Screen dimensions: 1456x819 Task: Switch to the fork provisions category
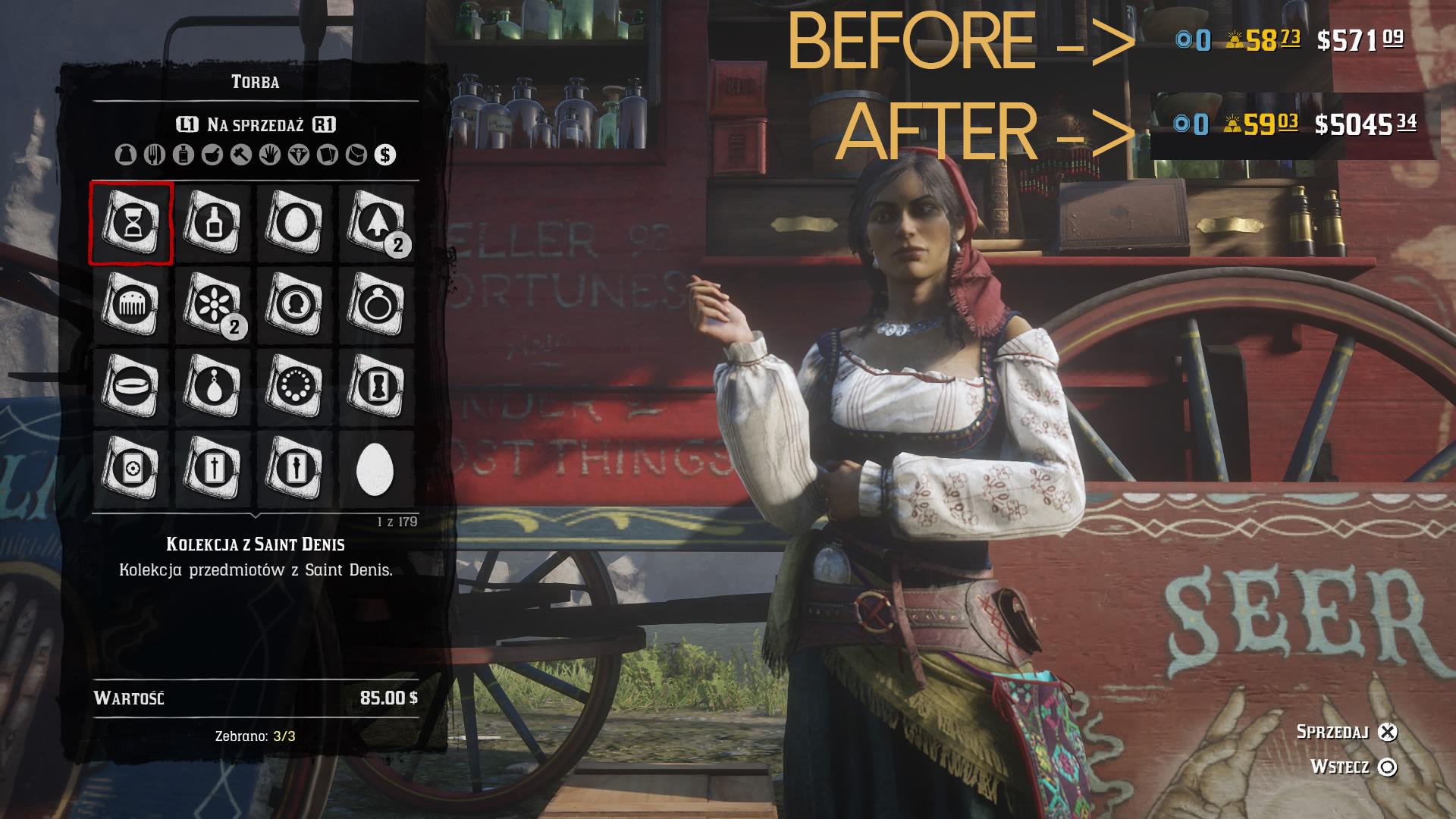click(154, 155)
